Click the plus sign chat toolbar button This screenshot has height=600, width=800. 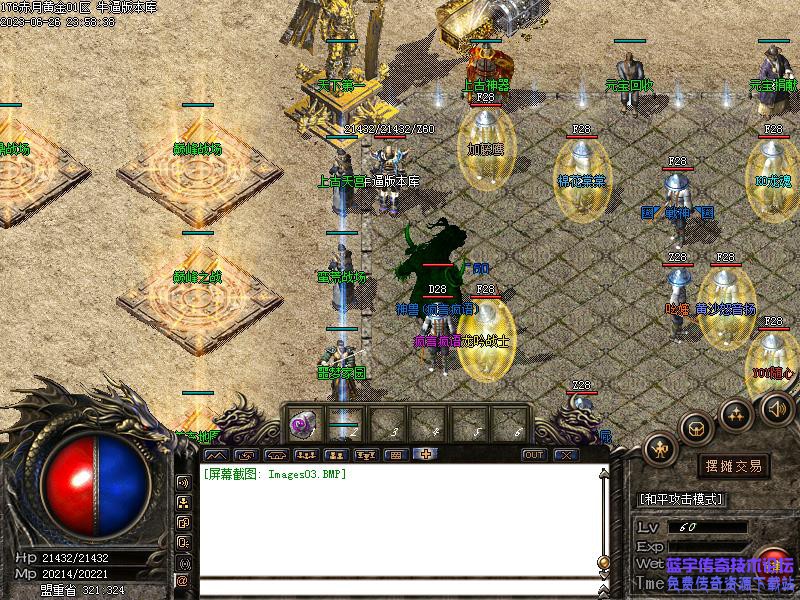(426, 455)
